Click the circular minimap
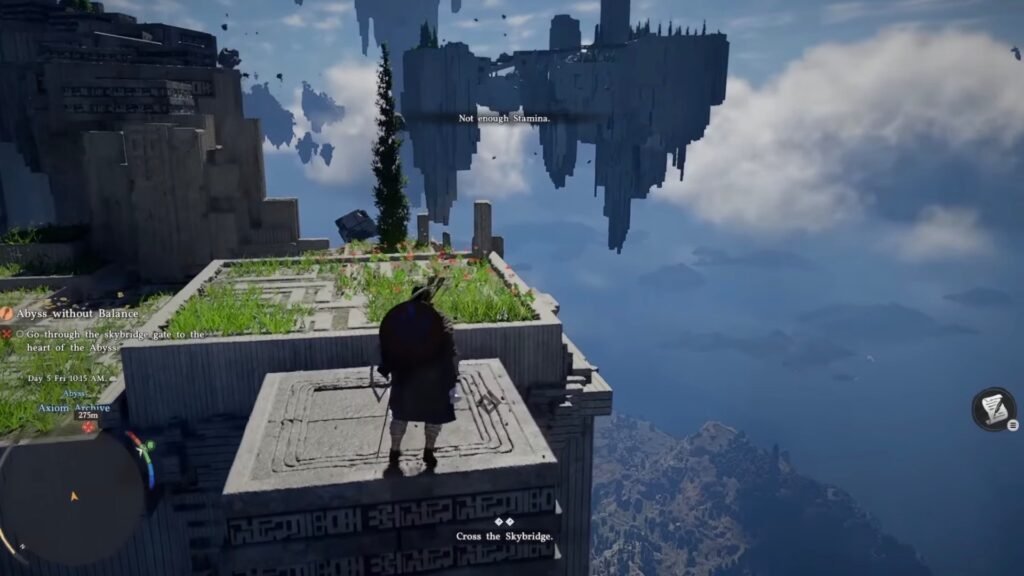This screenshot has width=1024, height=576. [72, 496]
